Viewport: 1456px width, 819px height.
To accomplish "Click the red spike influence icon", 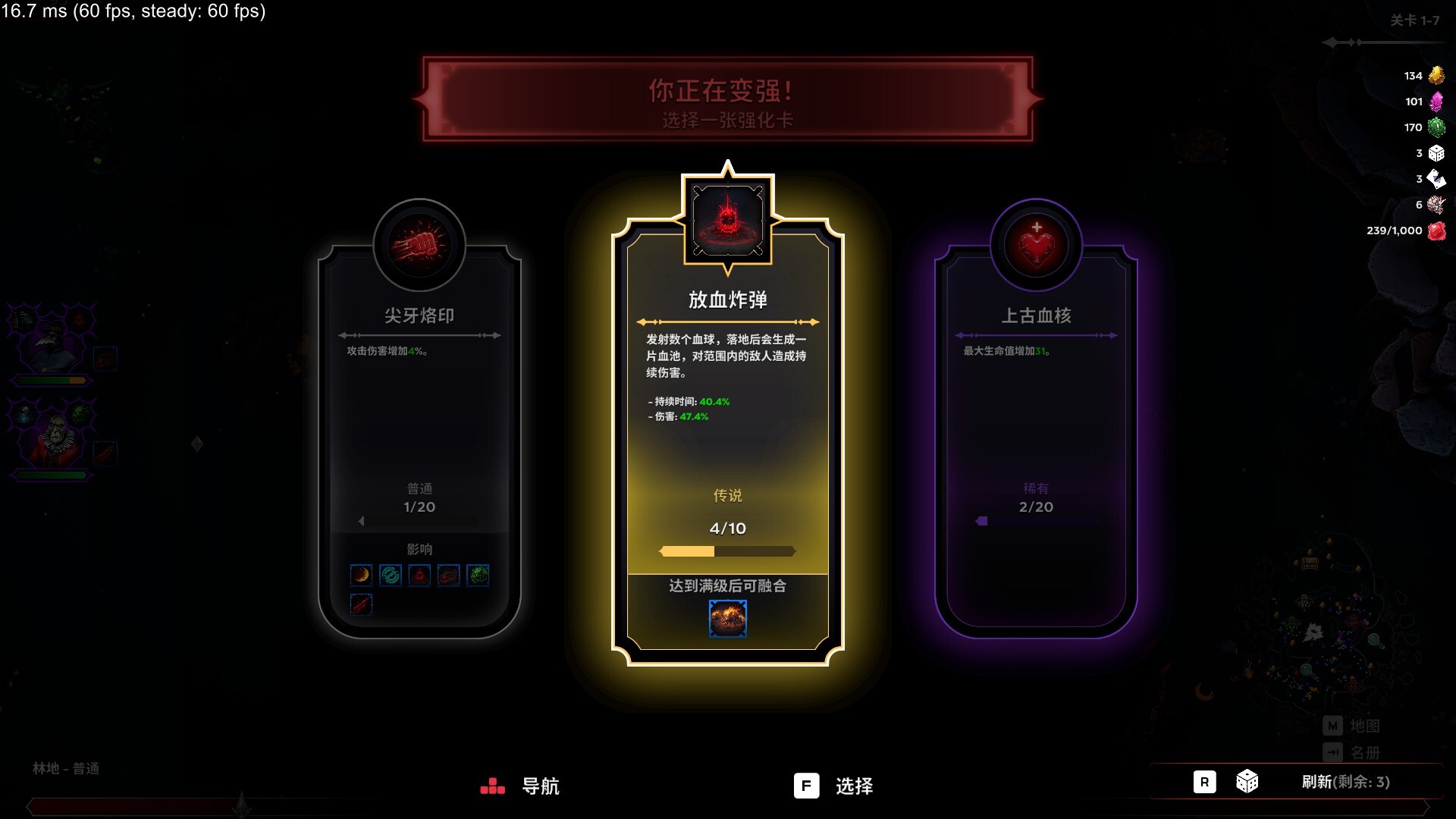I will (x=362, y=604).
